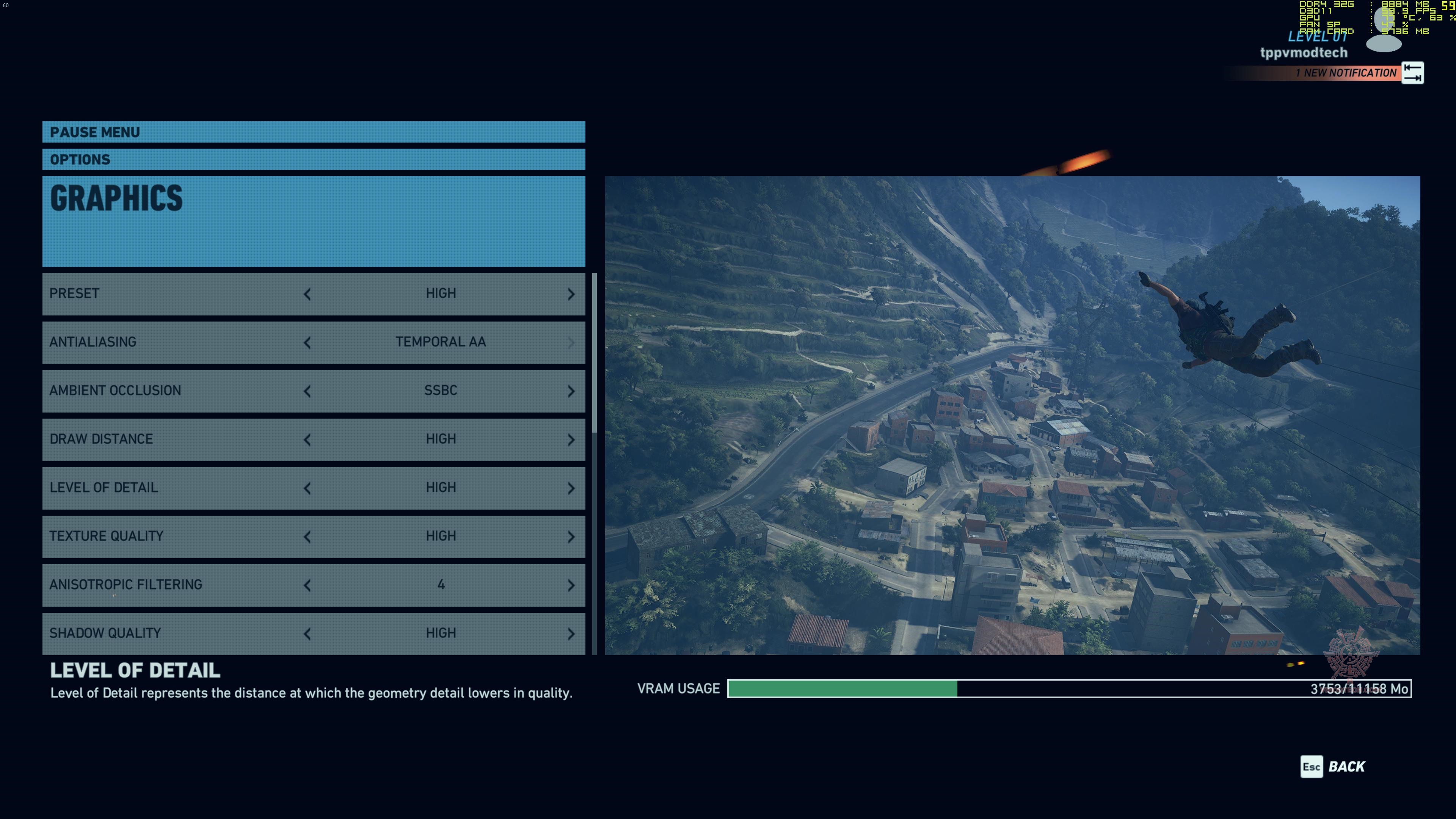This screenshot has width=1456, height=819.
Task: Lower the Preset with its left arrow
Action: point(307,294)
